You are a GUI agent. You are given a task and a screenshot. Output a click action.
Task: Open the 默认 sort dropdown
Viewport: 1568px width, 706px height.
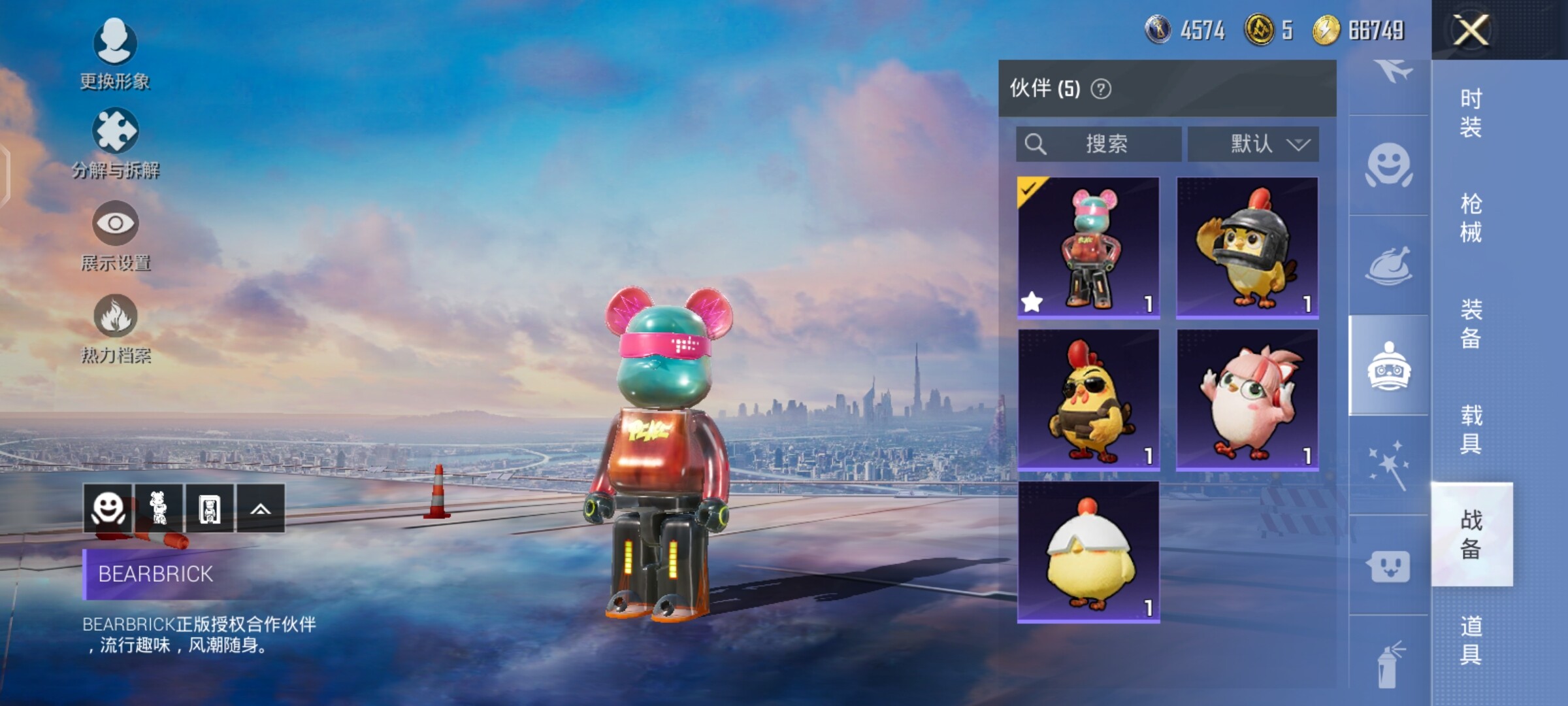click(1253, 144)
